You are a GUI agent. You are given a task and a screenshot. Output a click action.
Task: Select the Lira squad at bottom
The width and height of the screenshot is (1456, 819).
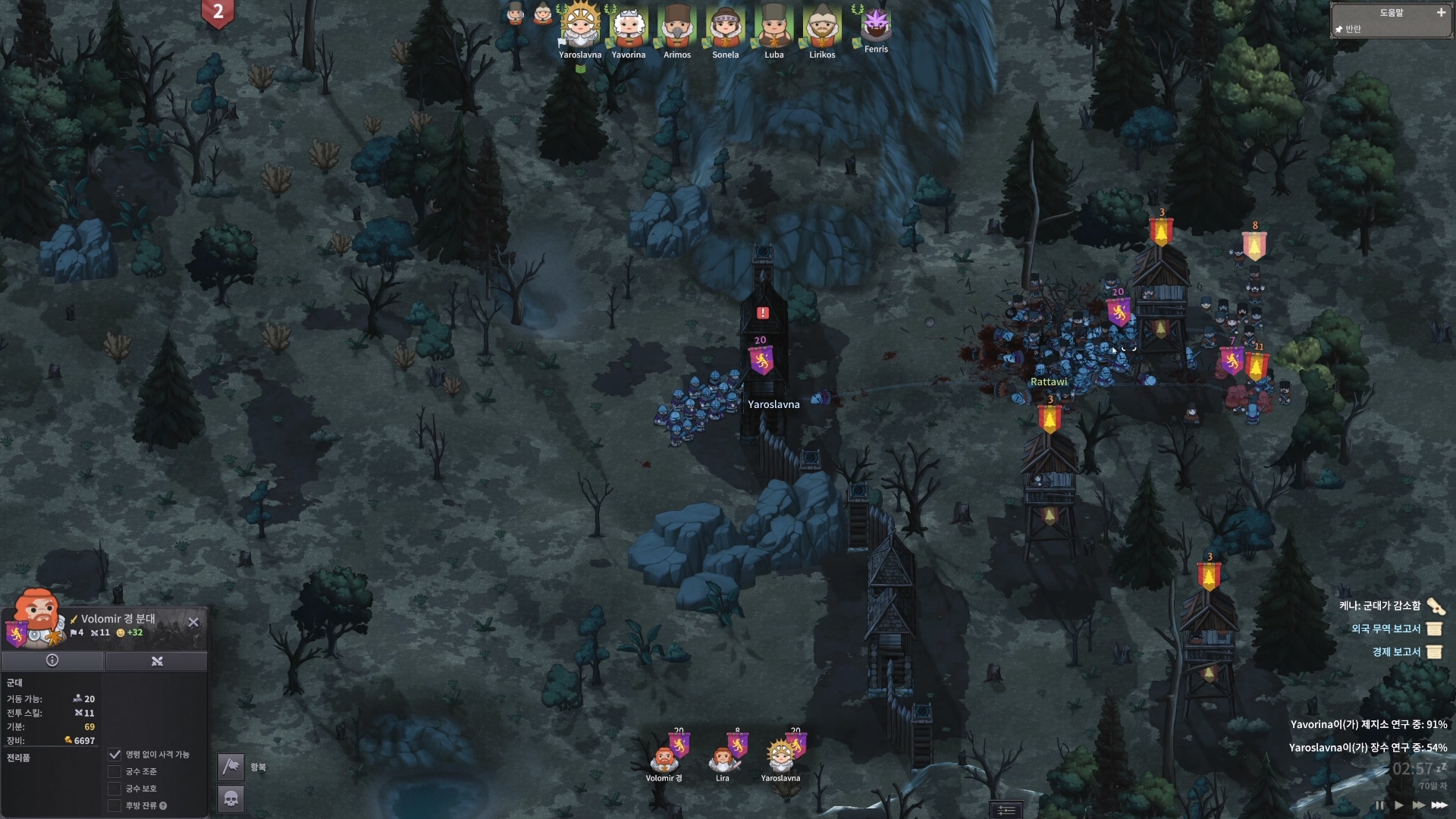point(723,758)
